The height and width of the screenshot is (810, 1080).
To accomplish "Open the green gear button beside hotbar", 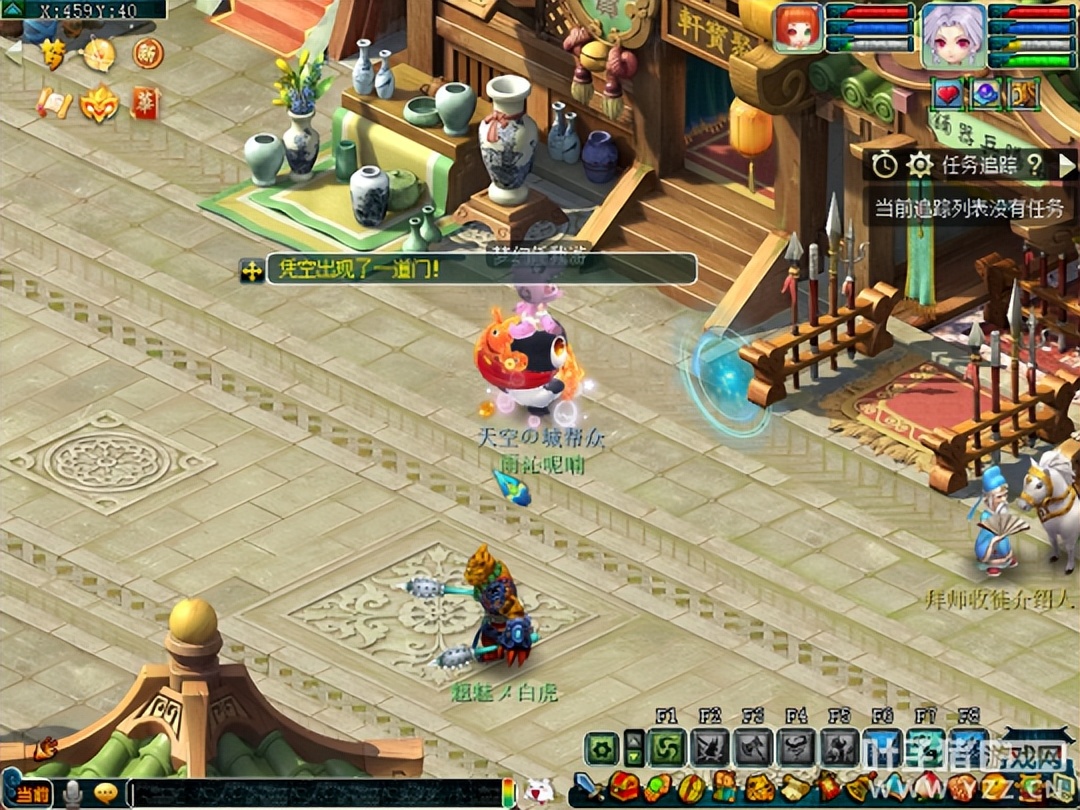I will pyautogui.click(x=602, y=747).
